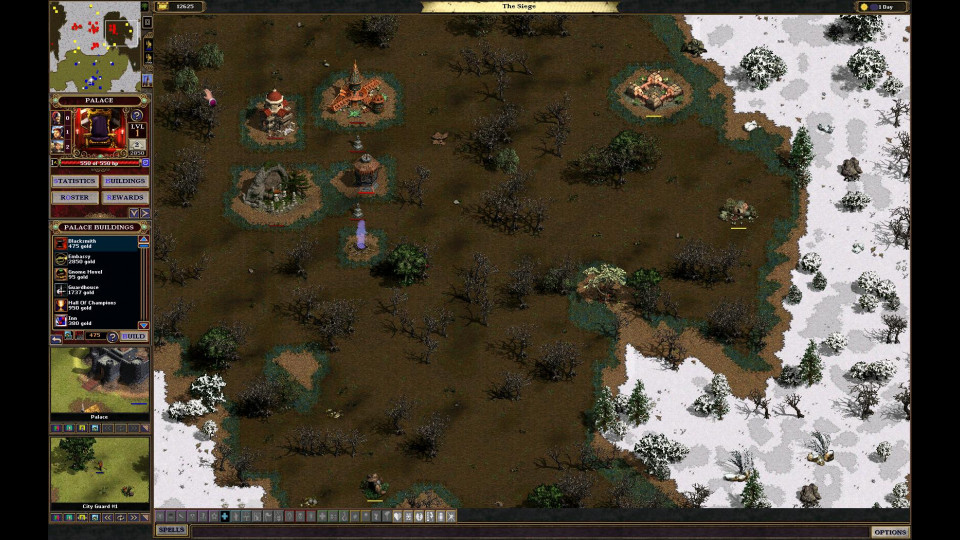Click the down arrow of the buildings list

click(143, 324)
